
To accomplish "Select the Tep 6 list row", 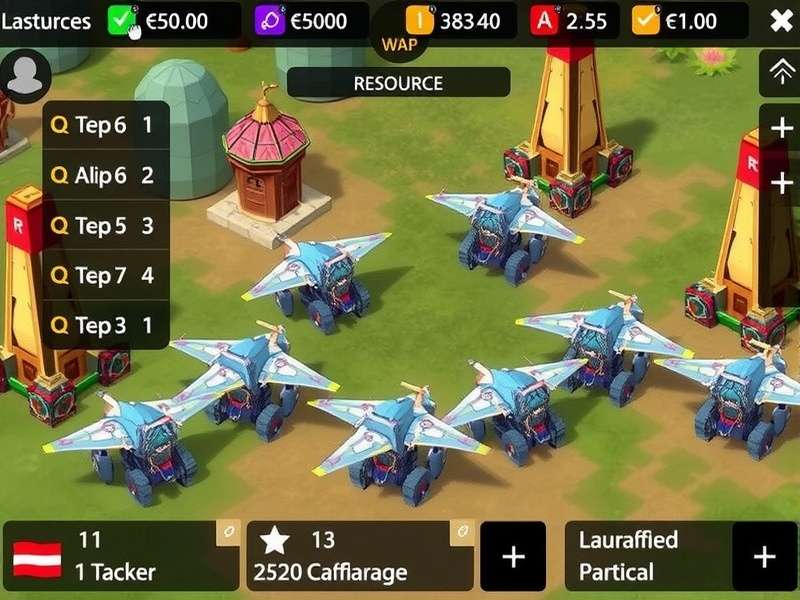I will pyautogui.click(x=105, y=125).
